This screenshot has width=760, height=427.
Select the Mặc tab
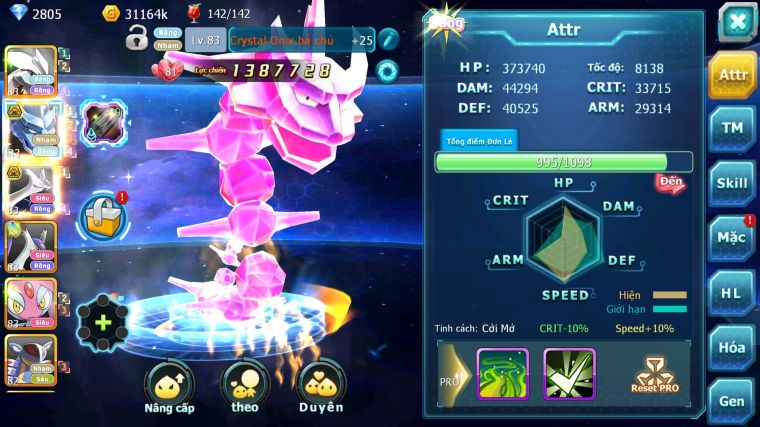(732, 238)
